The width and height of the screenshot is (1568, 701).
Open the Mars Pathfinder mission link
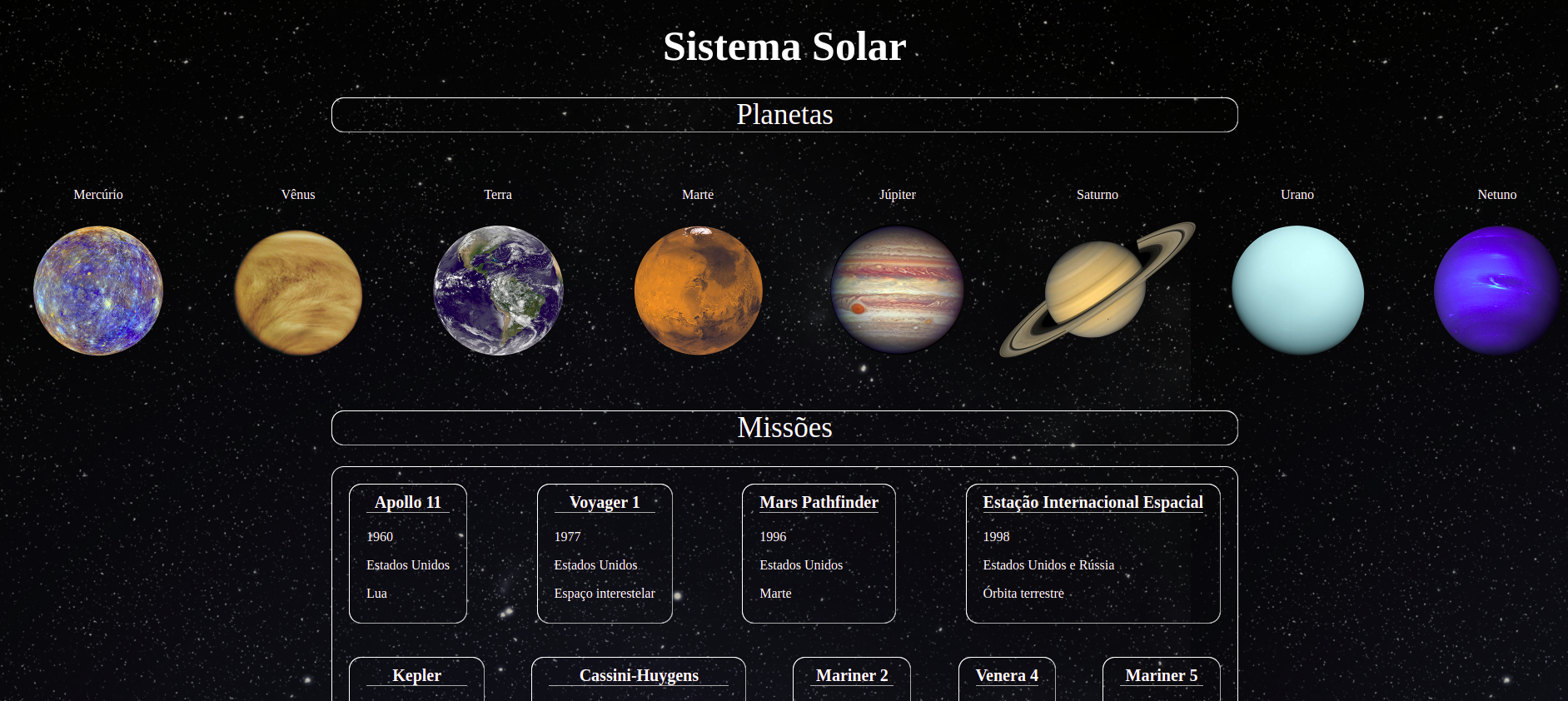tap(819, 502)
